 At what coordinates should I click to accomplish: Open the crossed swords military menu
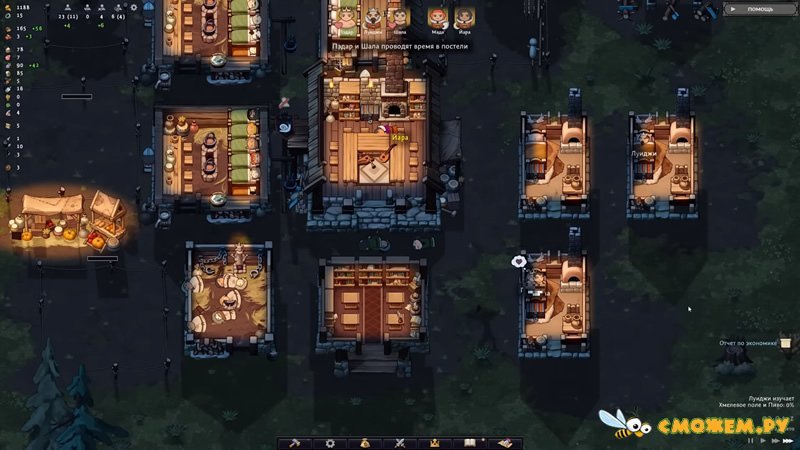[399, 442]
